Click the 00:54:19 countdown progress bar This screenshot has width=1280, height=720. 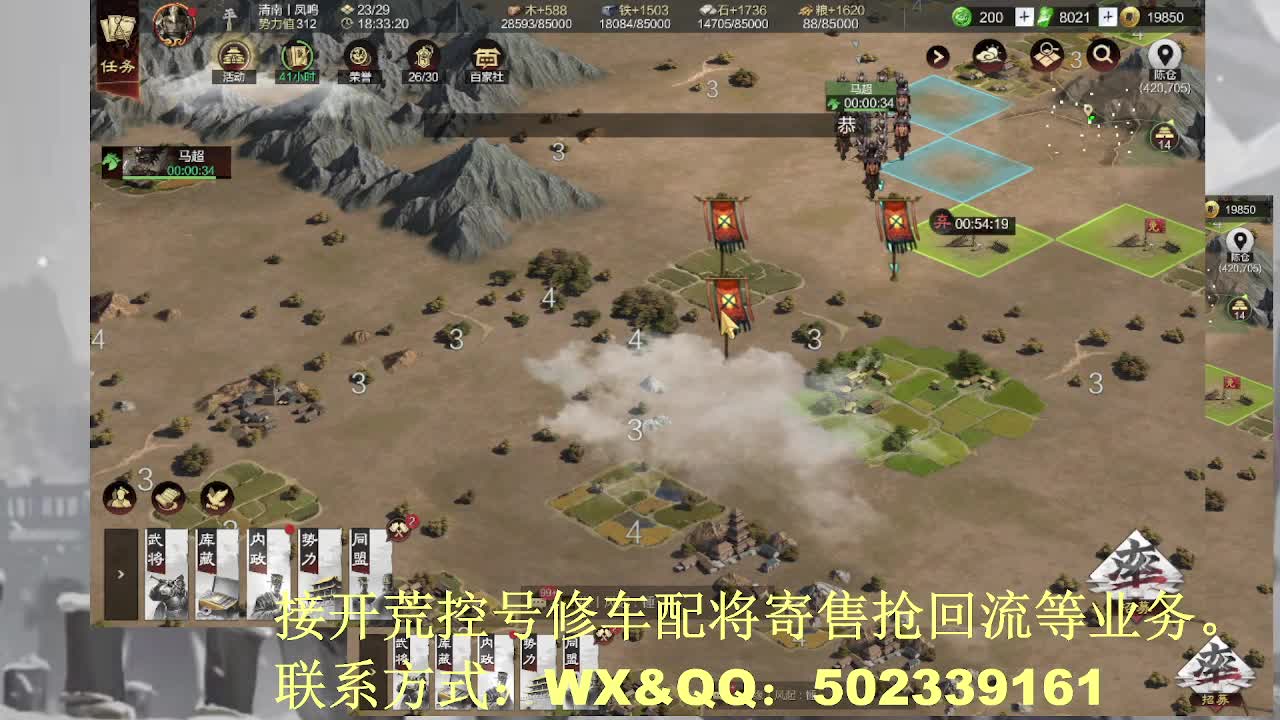tap(983, 222)
